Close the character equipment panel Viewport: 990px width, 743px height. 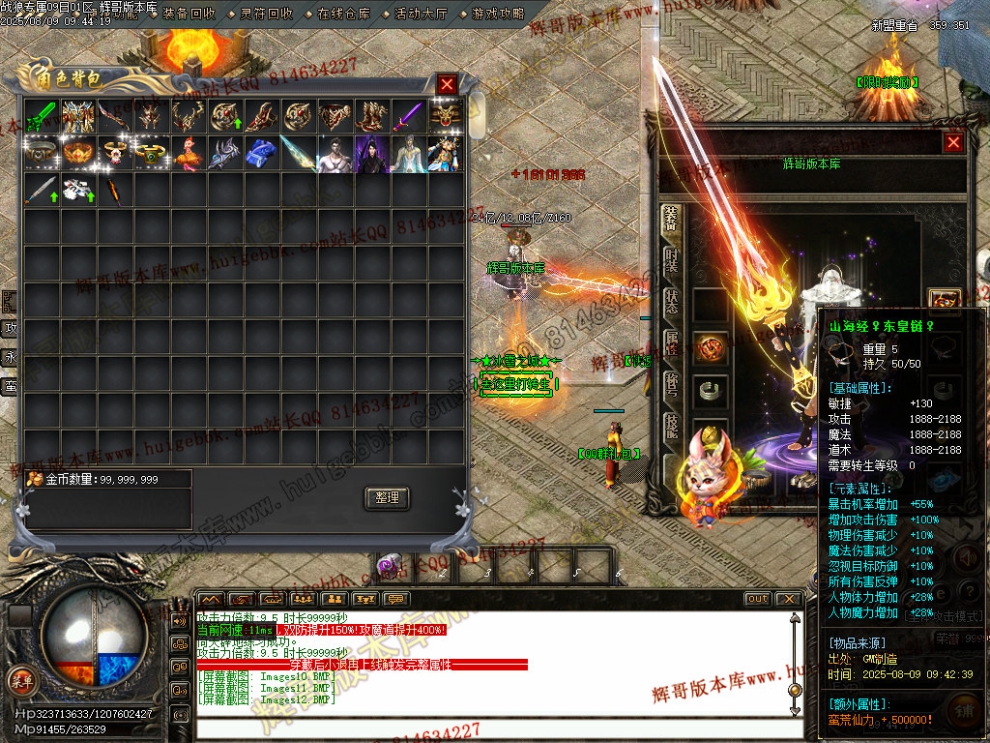953,142
